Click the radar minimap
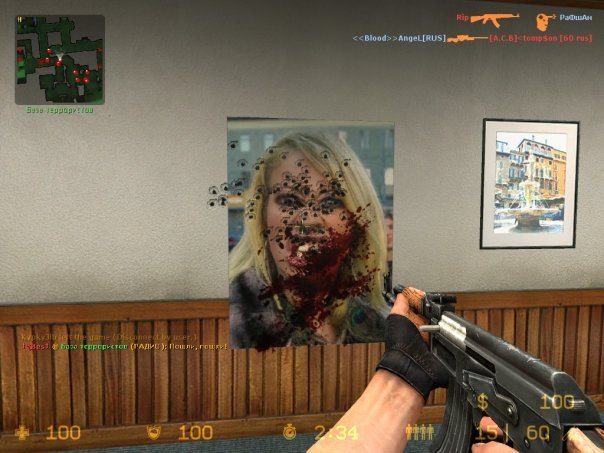Viewport: 604px width, 453px height. pos(59,59)
